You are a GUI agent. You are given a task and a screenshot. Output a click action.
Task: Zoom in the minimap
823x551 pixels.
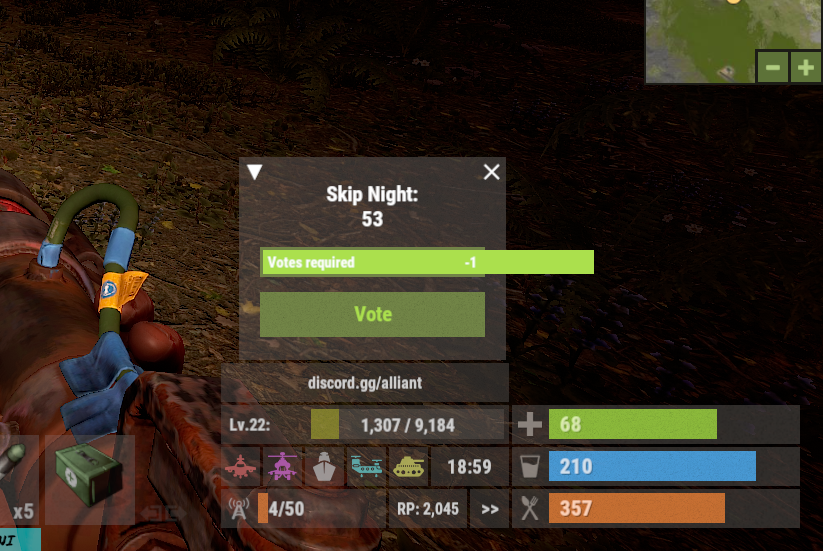click(x=805, y=68)
